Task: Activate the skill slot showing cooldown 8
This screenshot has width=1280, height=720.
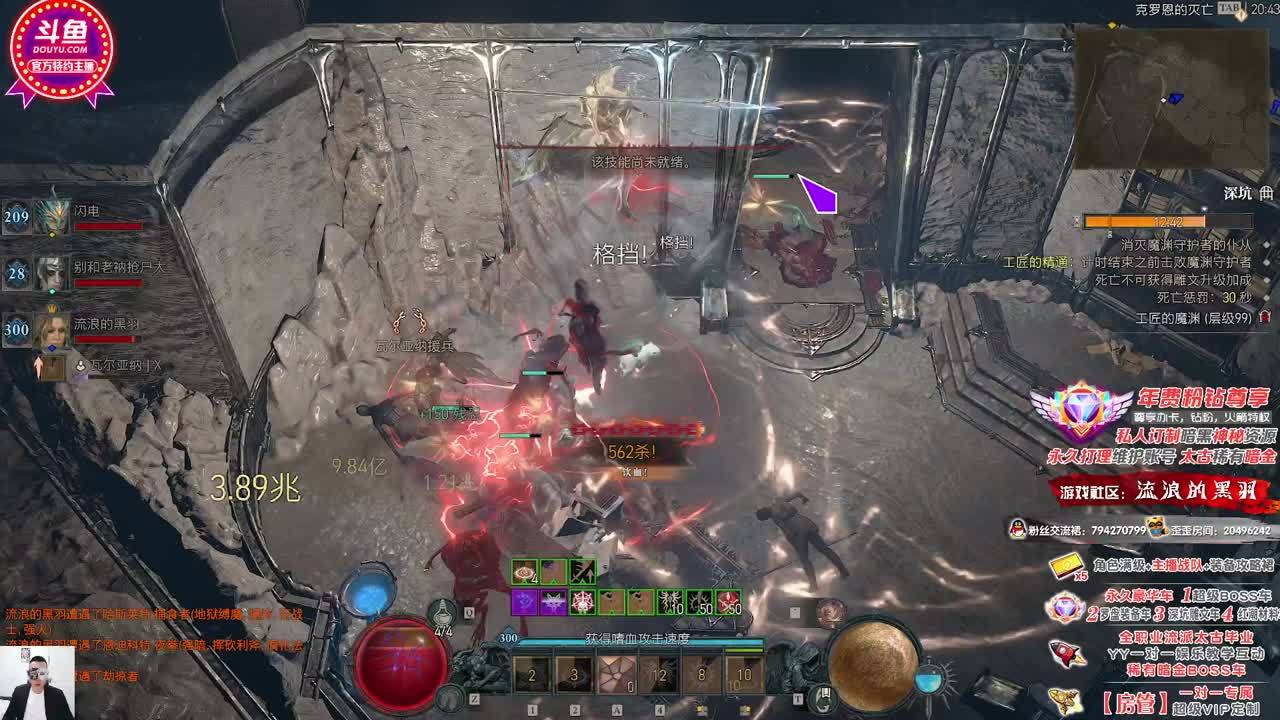Action: 701,675
